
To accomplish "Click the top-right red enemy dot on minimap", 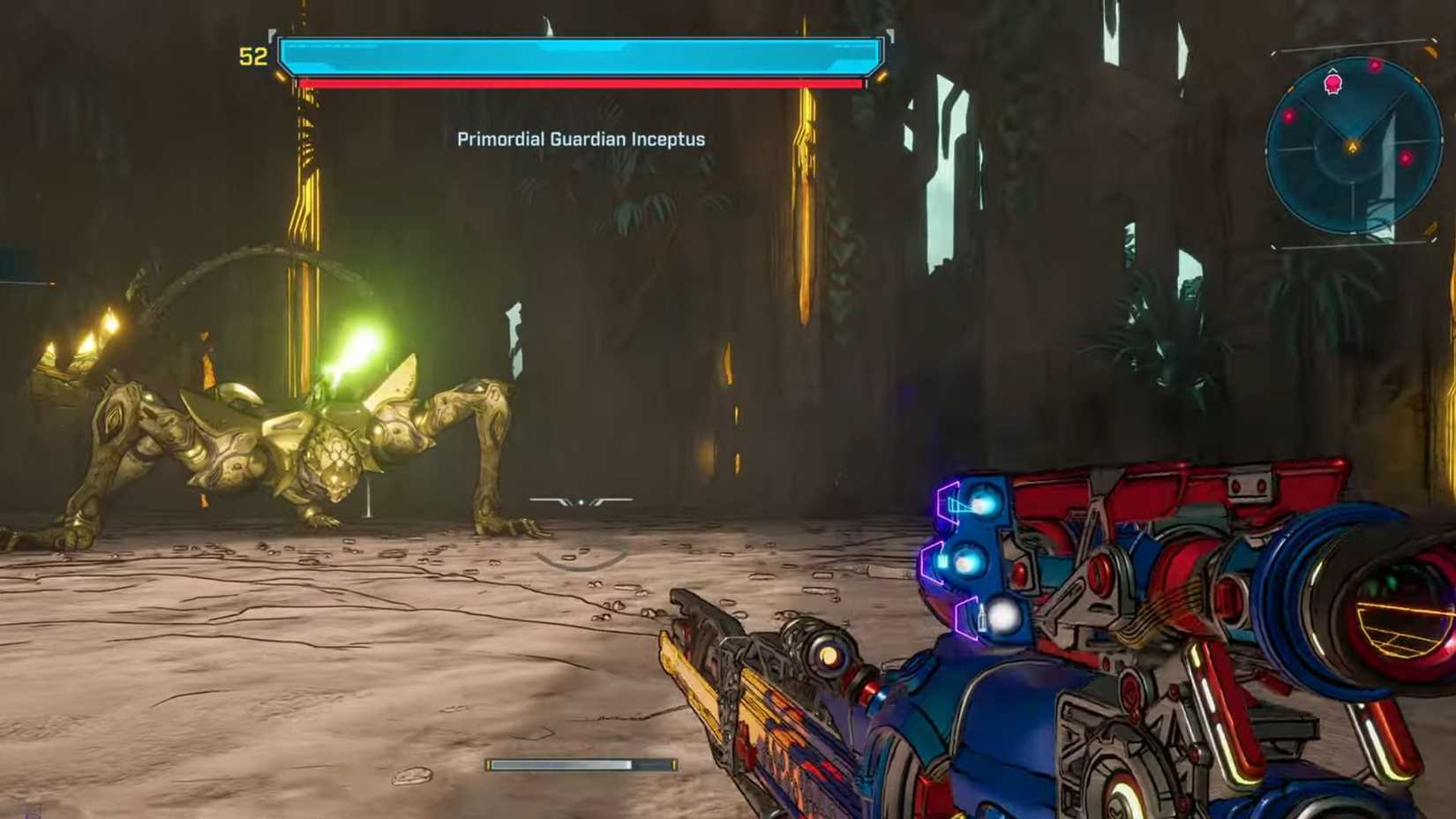I will click(x=1376, y=66).
